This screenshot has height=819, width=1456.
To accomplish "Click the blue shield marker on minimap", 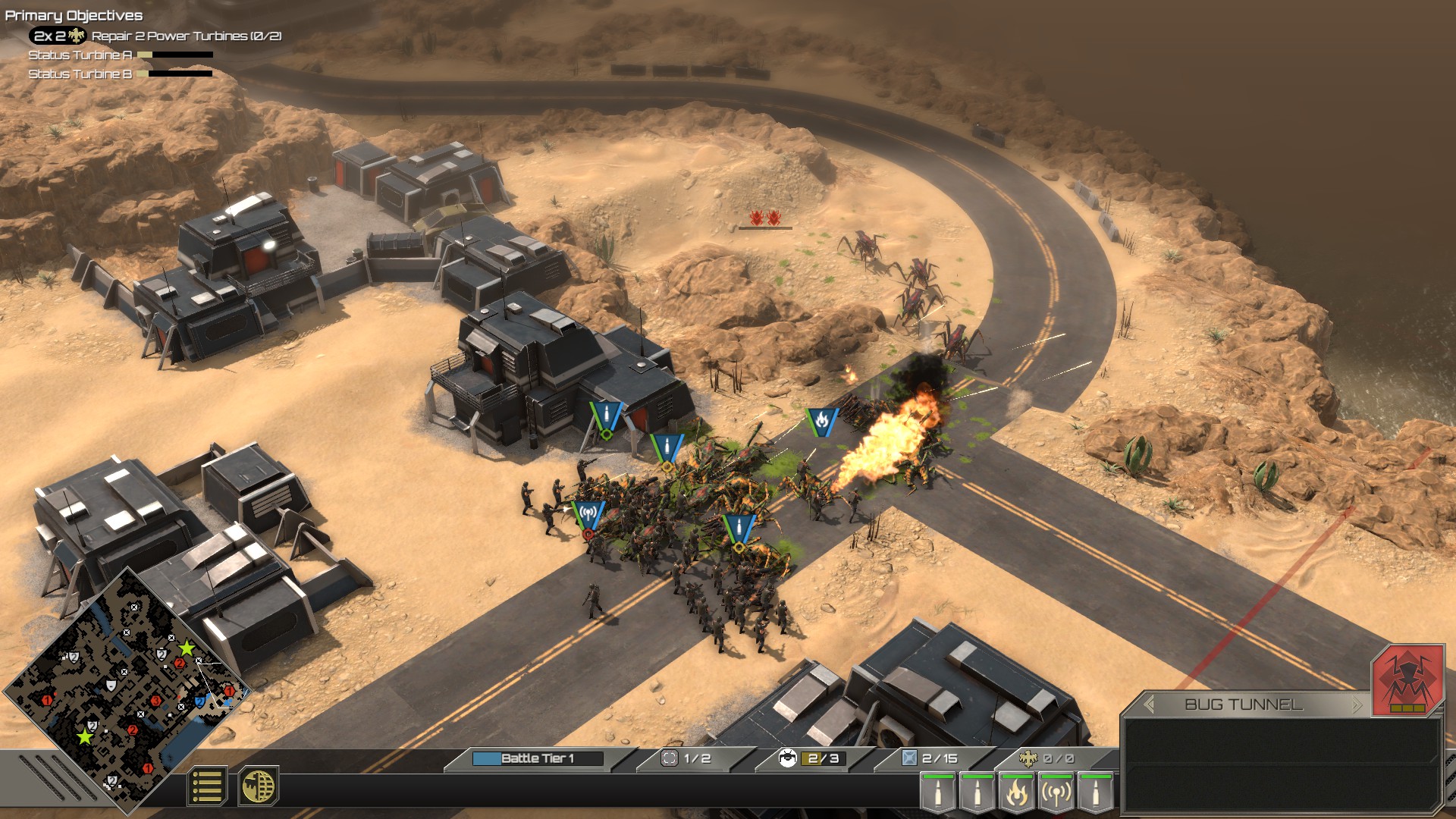I will [199, 701].
